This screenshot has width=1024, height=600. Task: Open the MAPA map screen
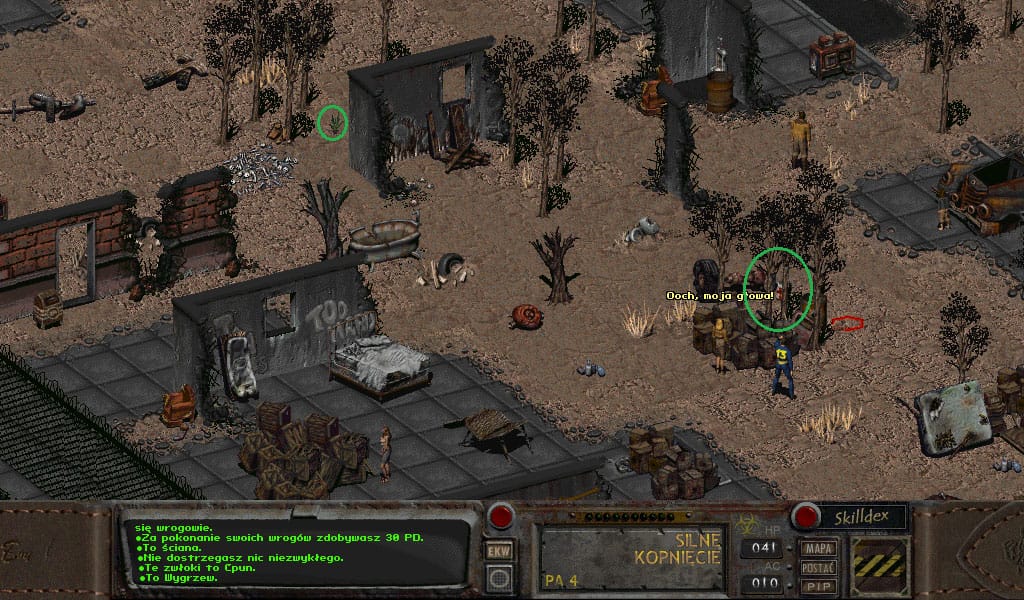coord(818,549)
